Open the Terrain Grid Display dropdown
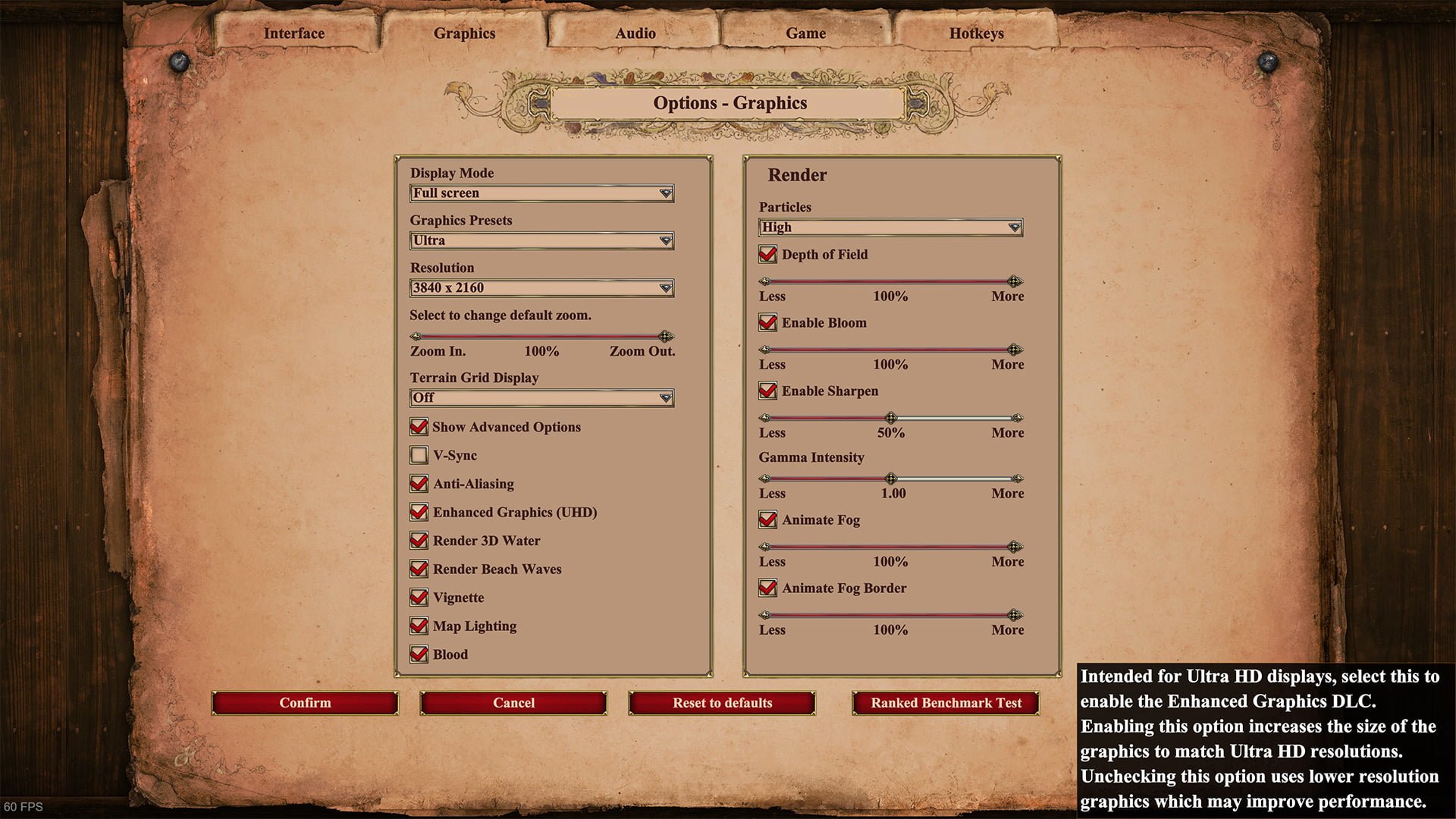1456x819 pixels. click(541, 398)
